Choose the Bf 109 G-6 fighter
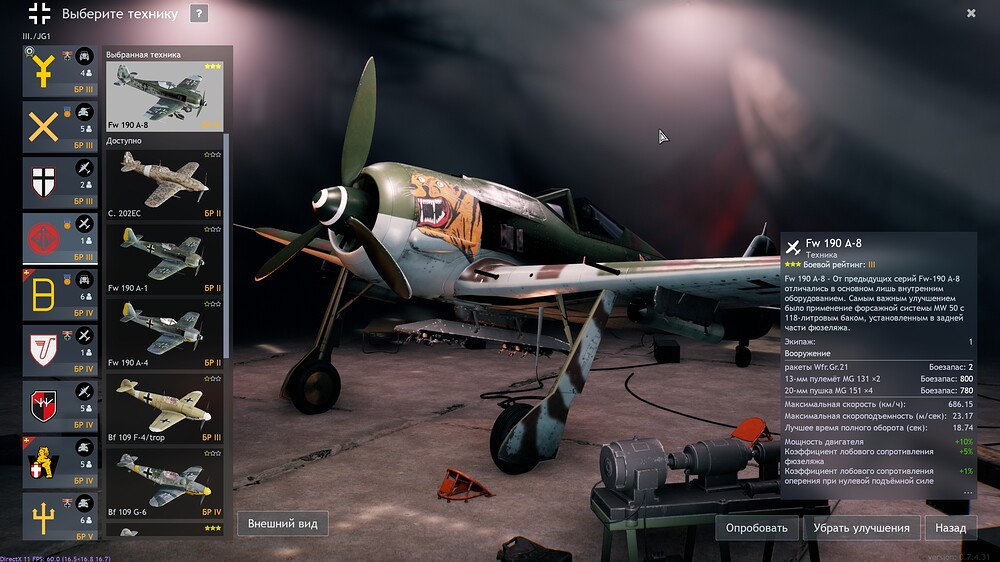The height and width of the screenshot is (562, 1000). 164,483
